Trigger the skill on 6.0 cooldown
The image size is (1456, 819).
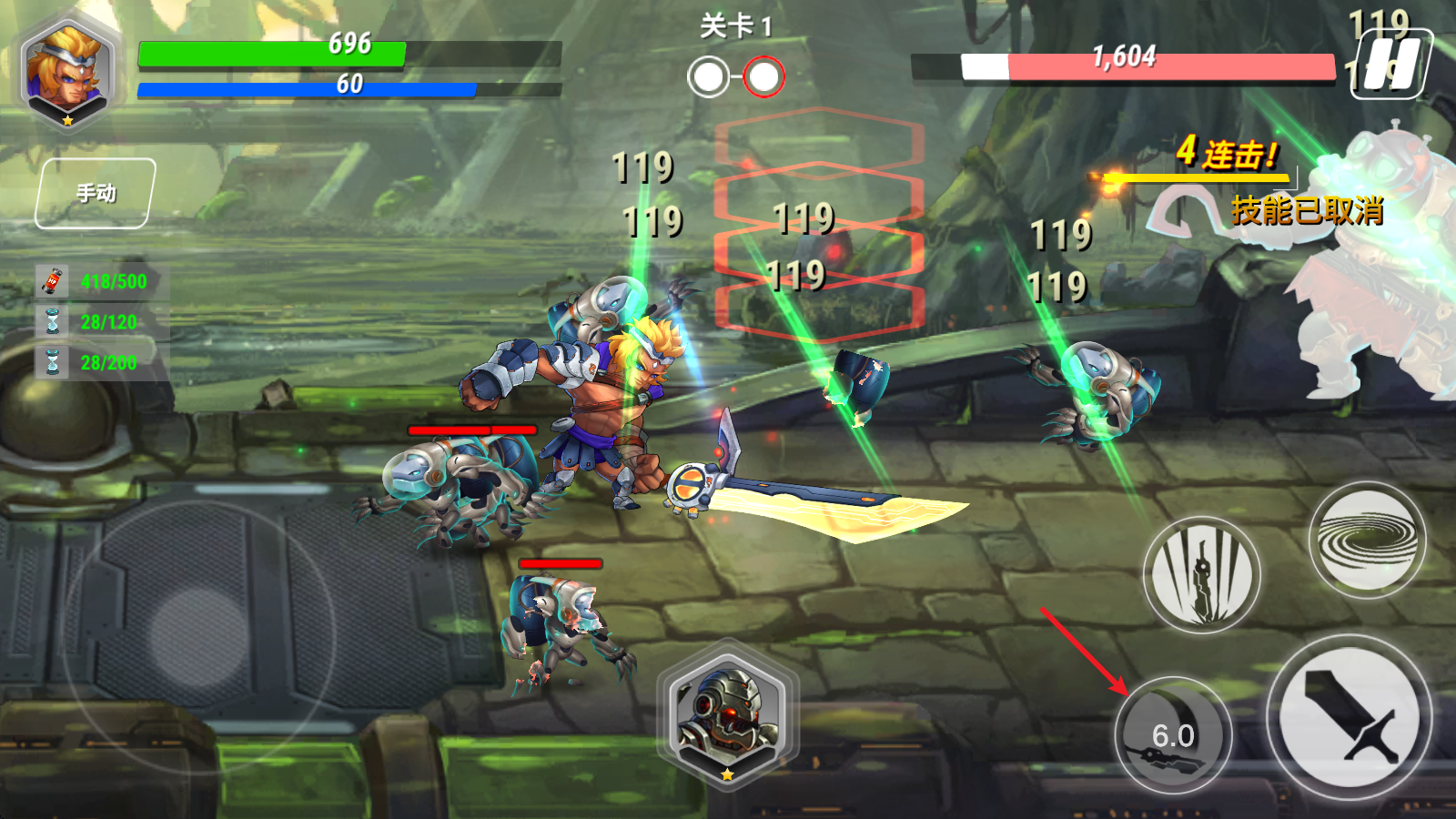[x=1173, y=735]
